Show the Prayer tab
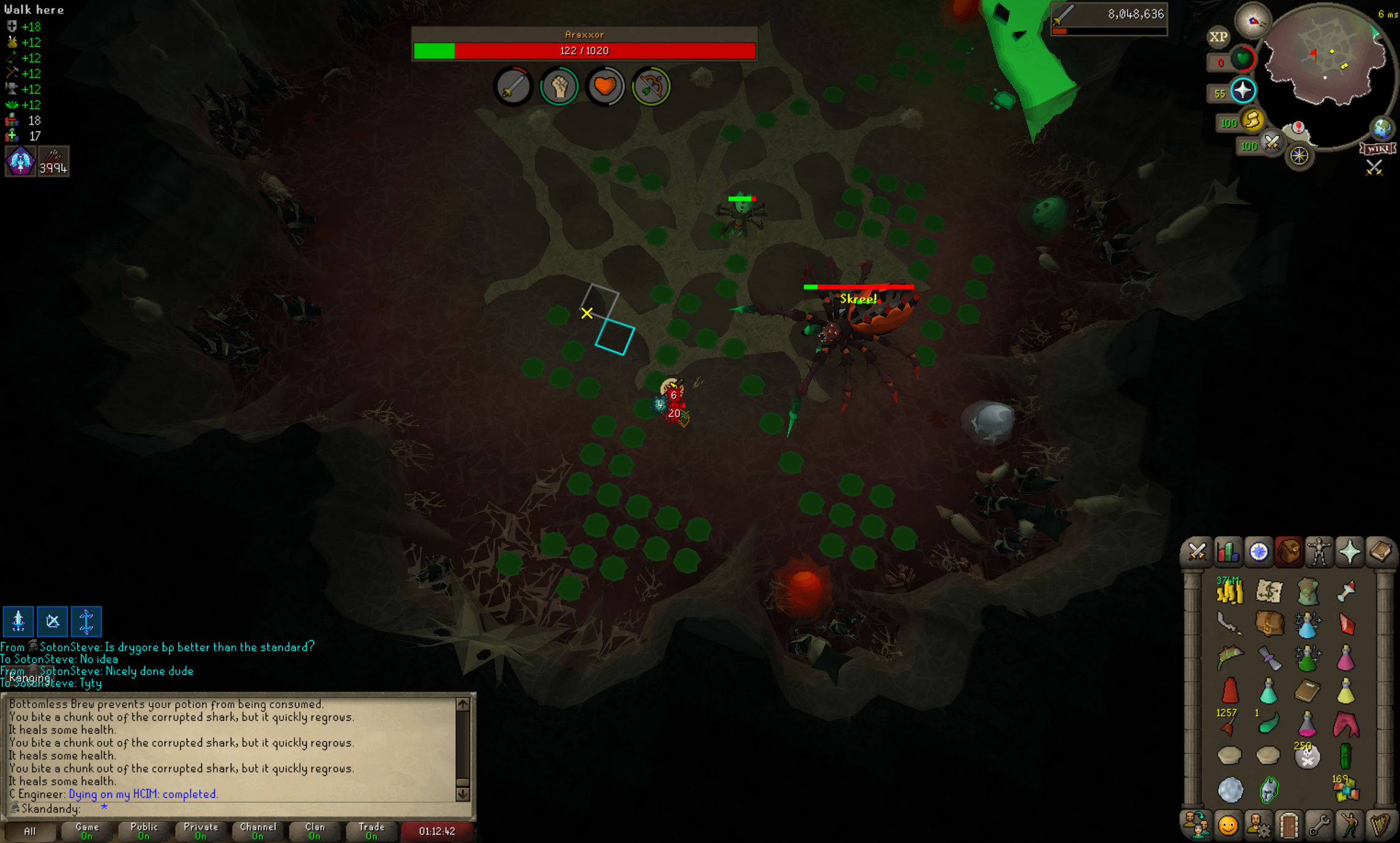The width and height of the screenshot is (1400, 843). pyautogui.click(x=1349, y=552)
